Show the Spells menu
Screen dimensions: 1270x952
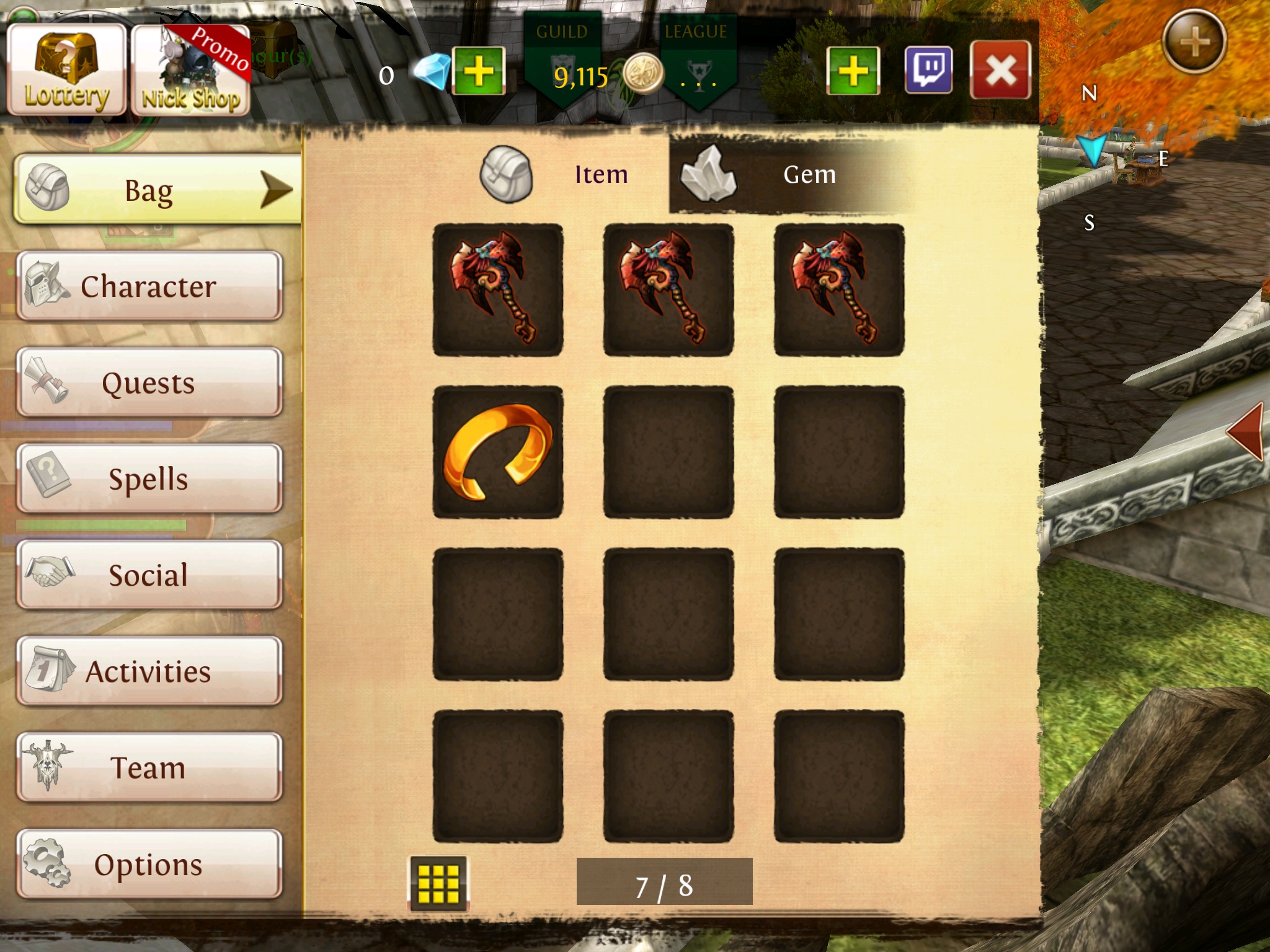pyautogui.click(x=149, y=478)
